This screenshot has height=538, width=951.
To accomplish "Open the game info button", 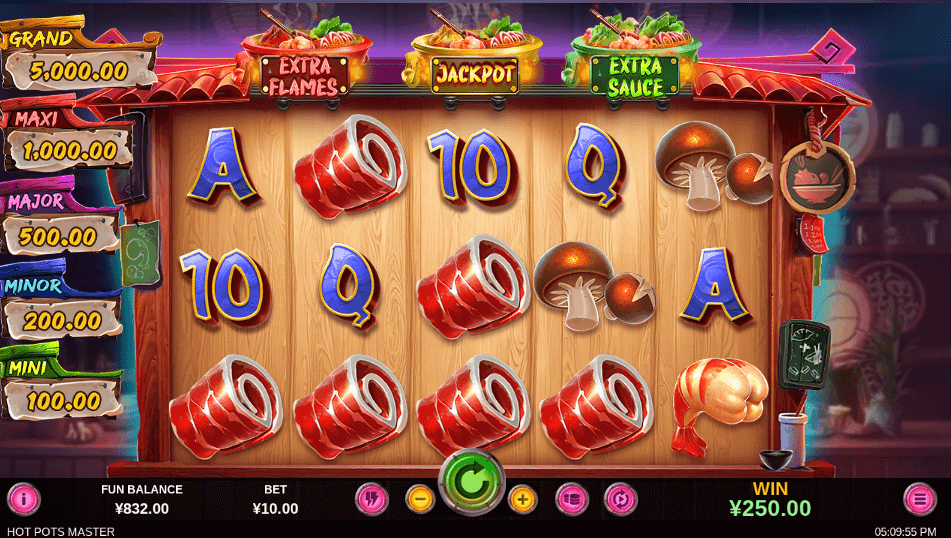I will pos(23,498).
